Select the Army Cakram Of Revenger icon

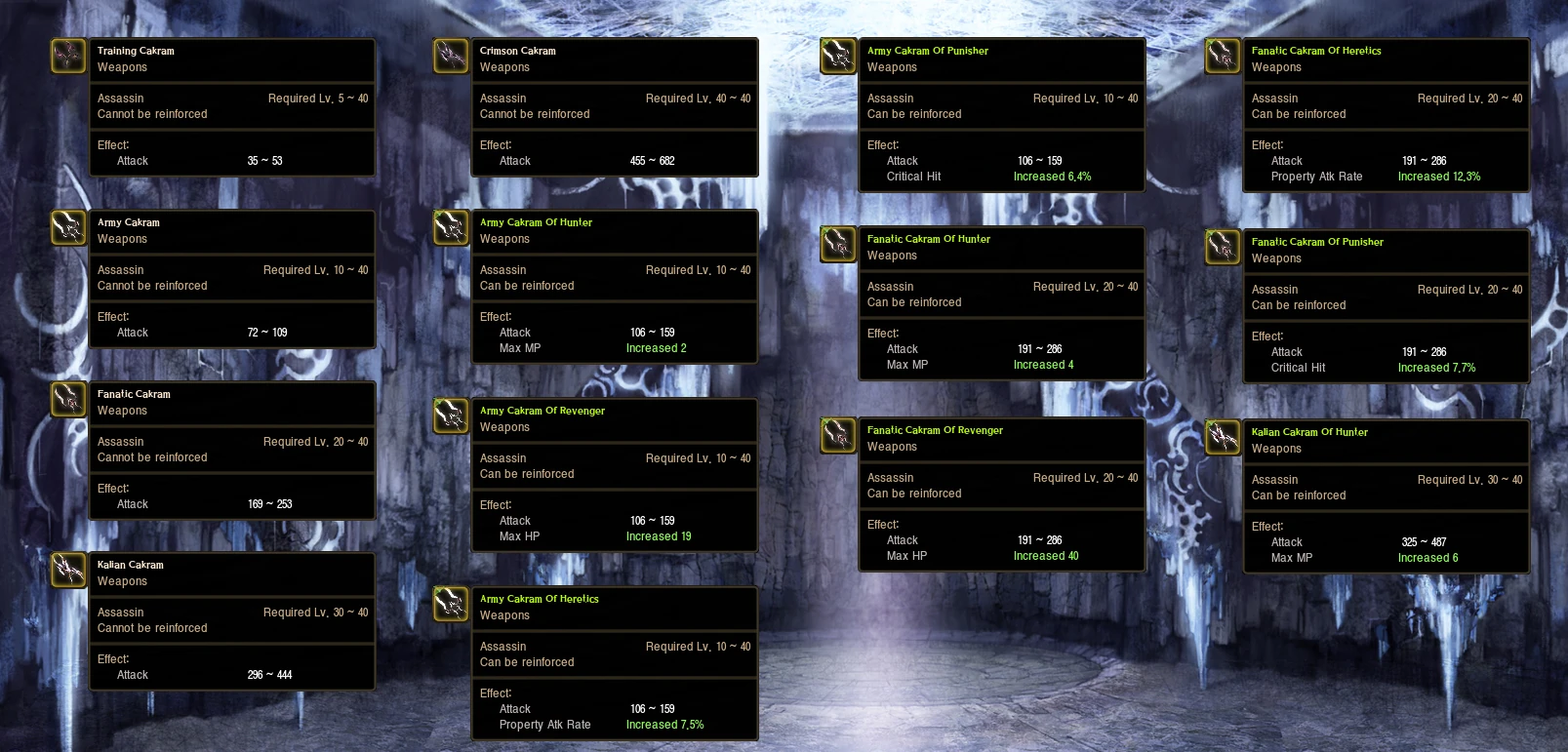point(450,416)
